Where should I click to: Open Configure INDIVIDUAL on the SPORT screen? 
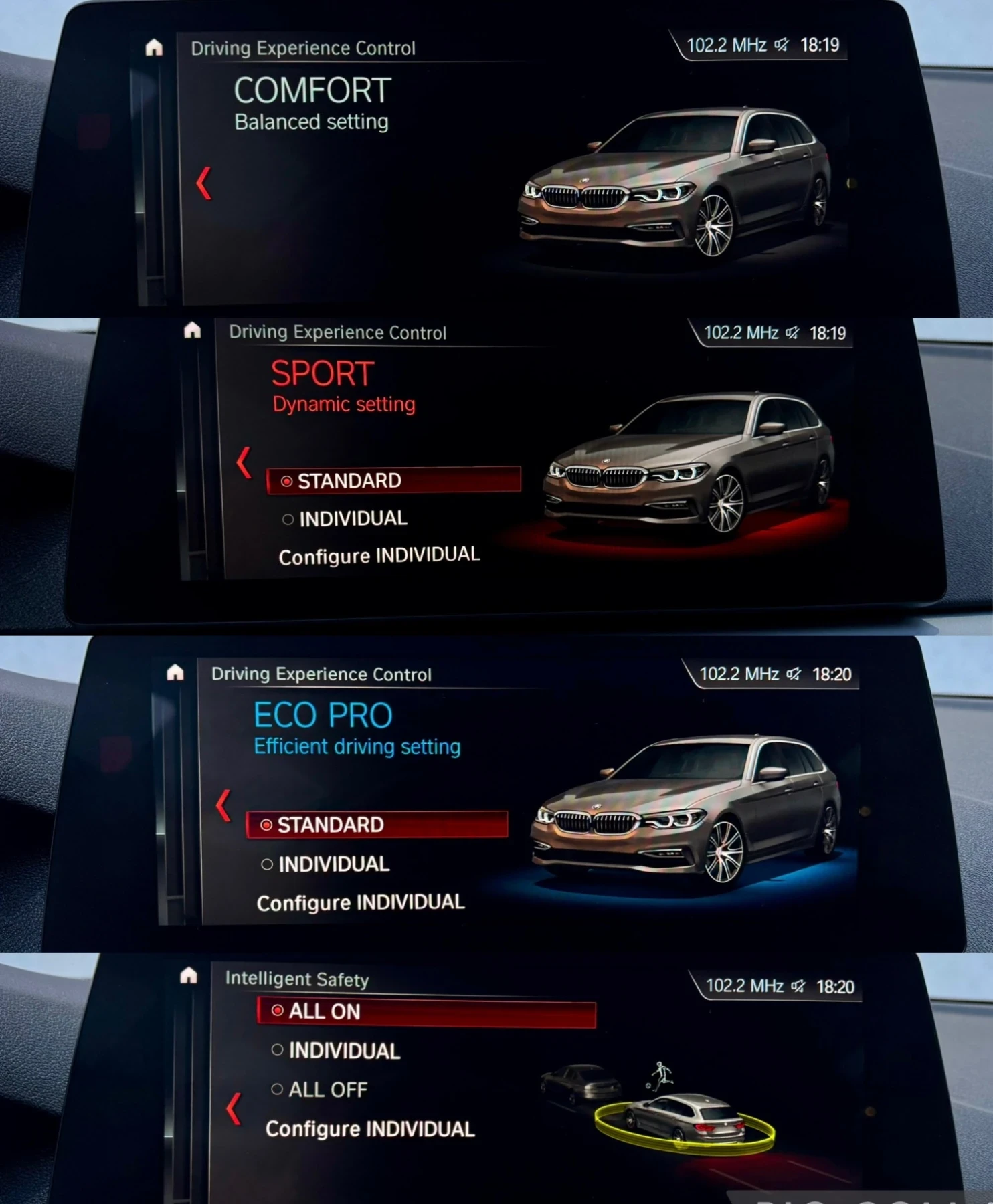379,556
